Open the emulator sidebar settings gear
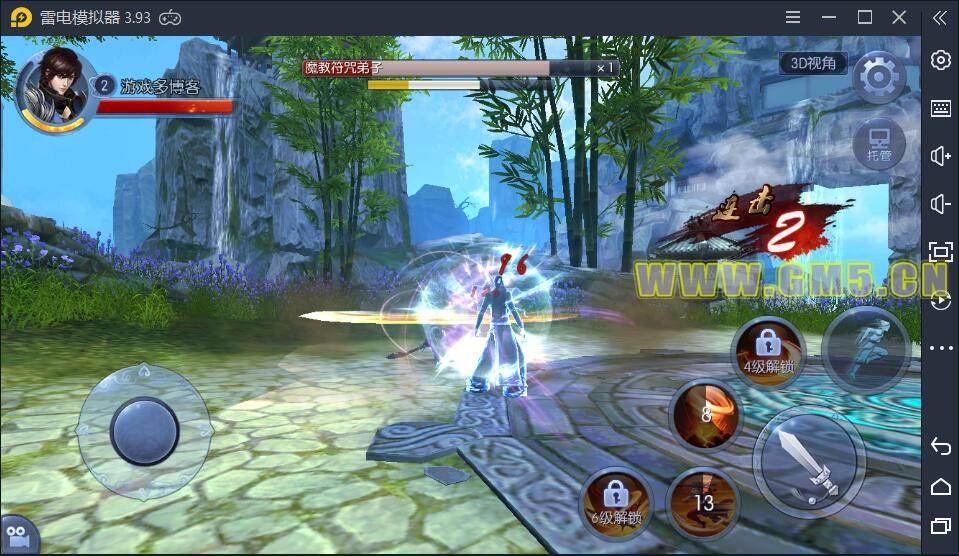This screenshot has width=959, height=556. (940, 60)
